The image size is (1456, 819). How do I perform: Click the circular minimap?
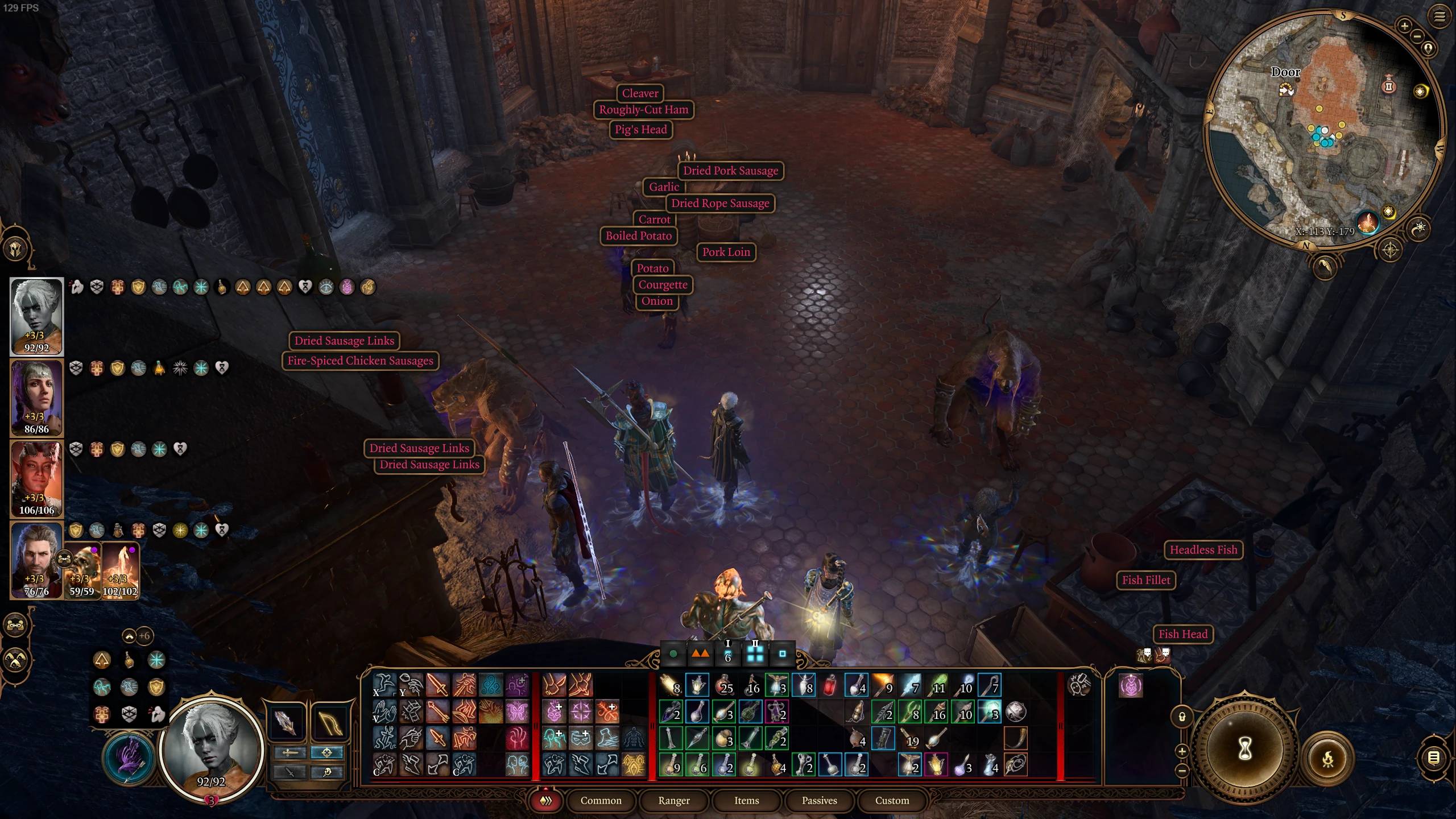point(1325,128)
